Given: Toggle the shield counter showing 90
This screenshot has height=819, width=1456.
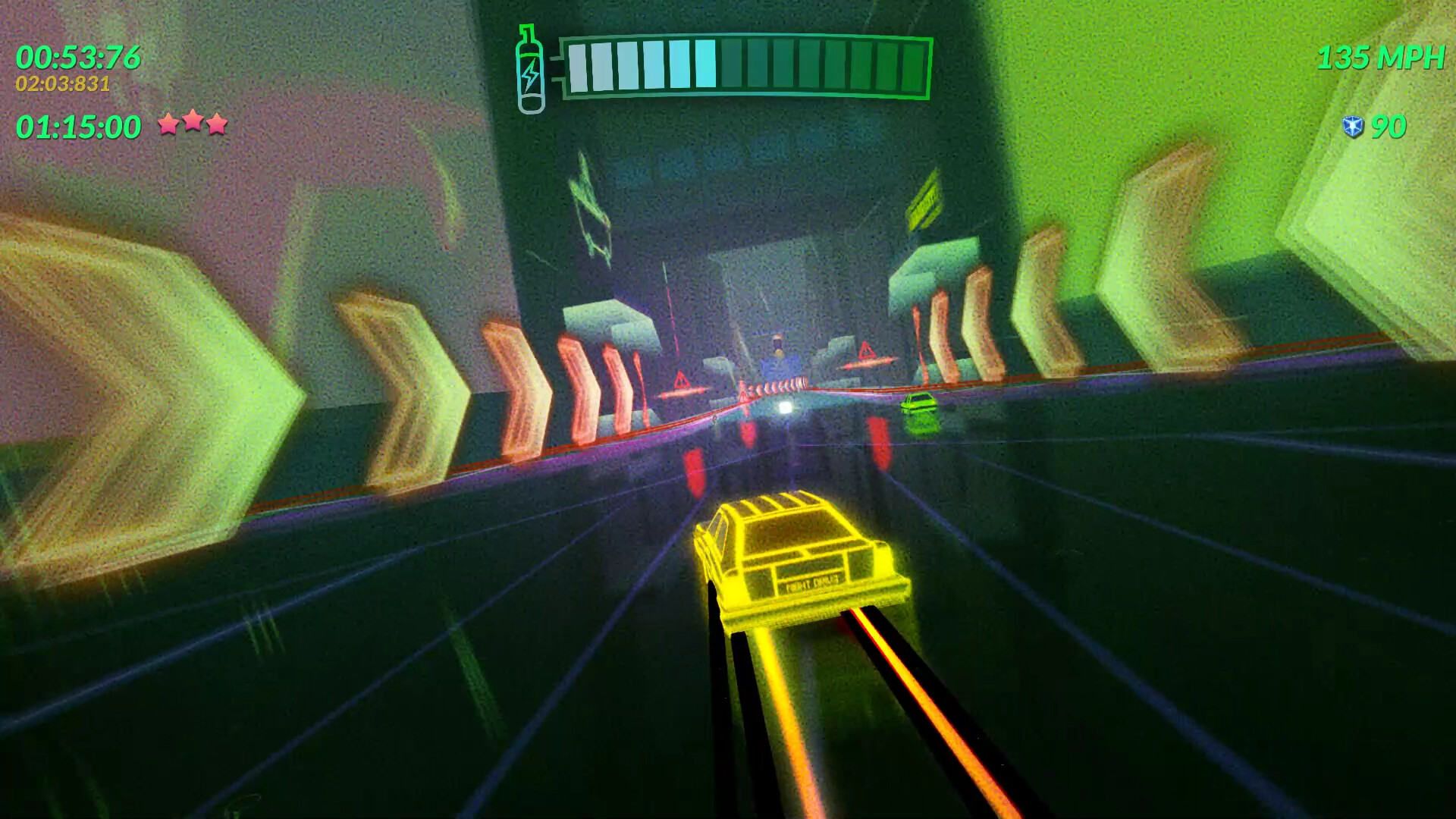Looking at the screenshot, I should pos(1388,125).
